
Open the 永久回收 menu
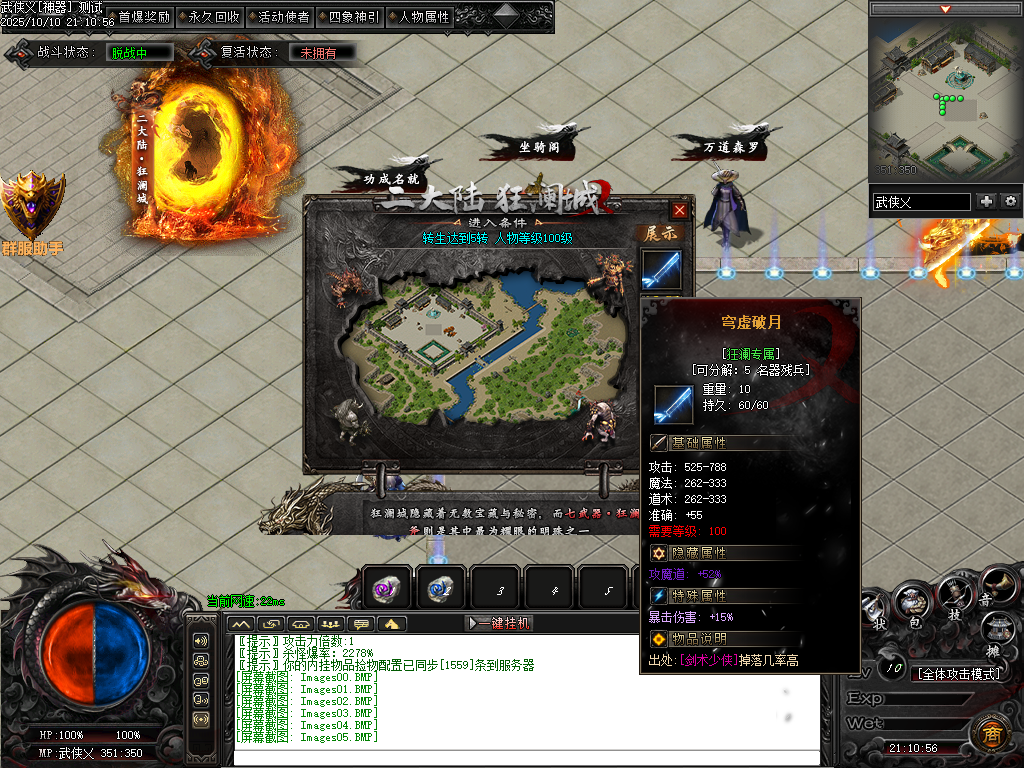point(214,17)
